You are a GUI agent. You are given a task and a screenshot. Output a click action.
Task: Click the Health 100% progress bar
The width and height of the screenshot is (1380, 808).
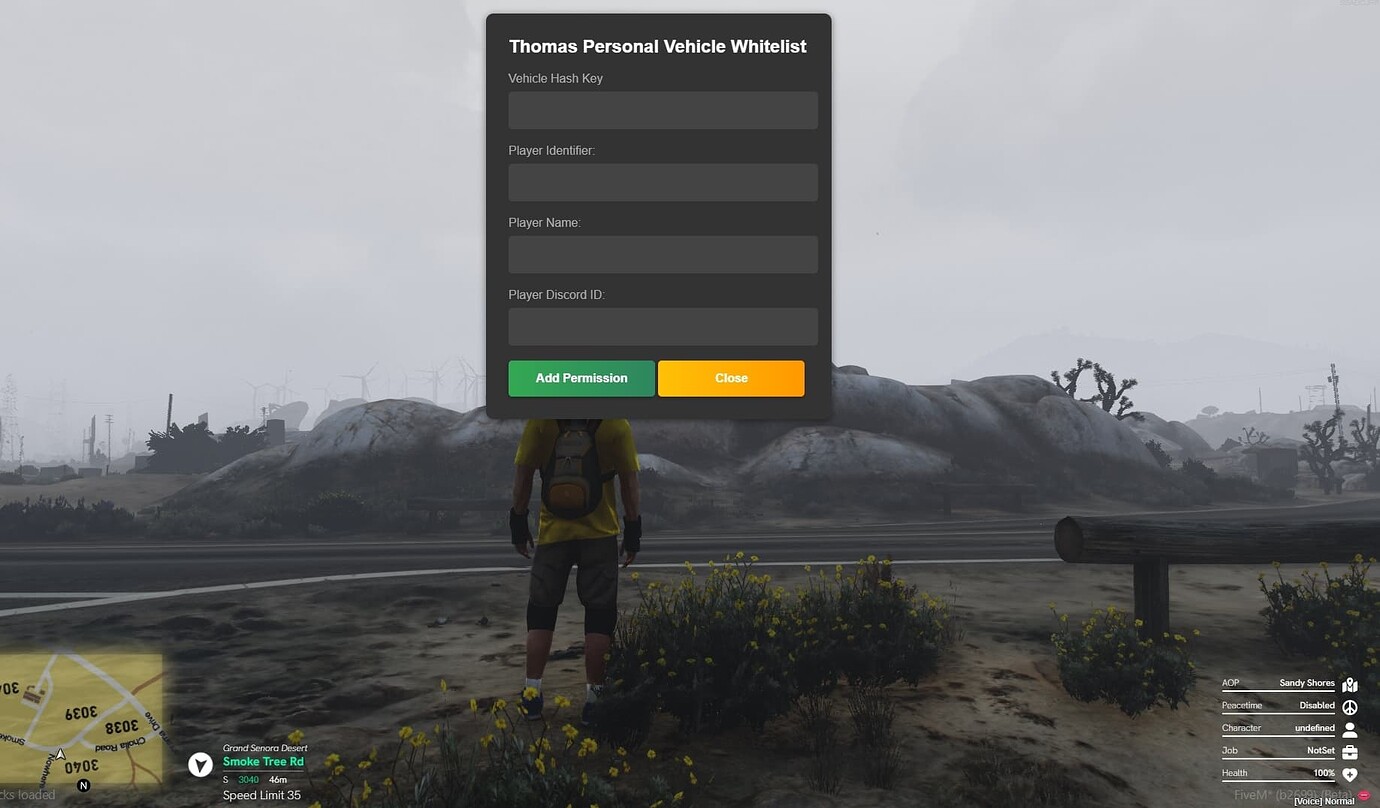[x=1280, y=780]
